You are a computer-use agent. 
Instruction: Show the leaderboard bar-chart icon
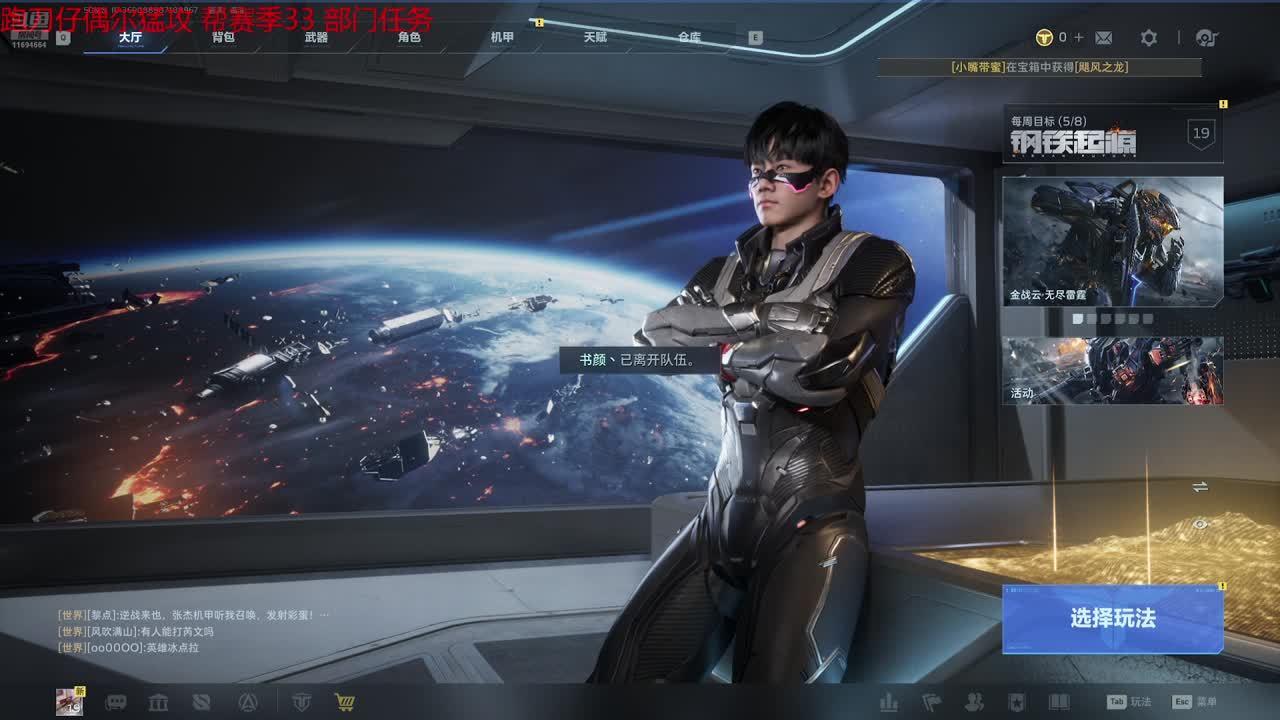[888, 702]
